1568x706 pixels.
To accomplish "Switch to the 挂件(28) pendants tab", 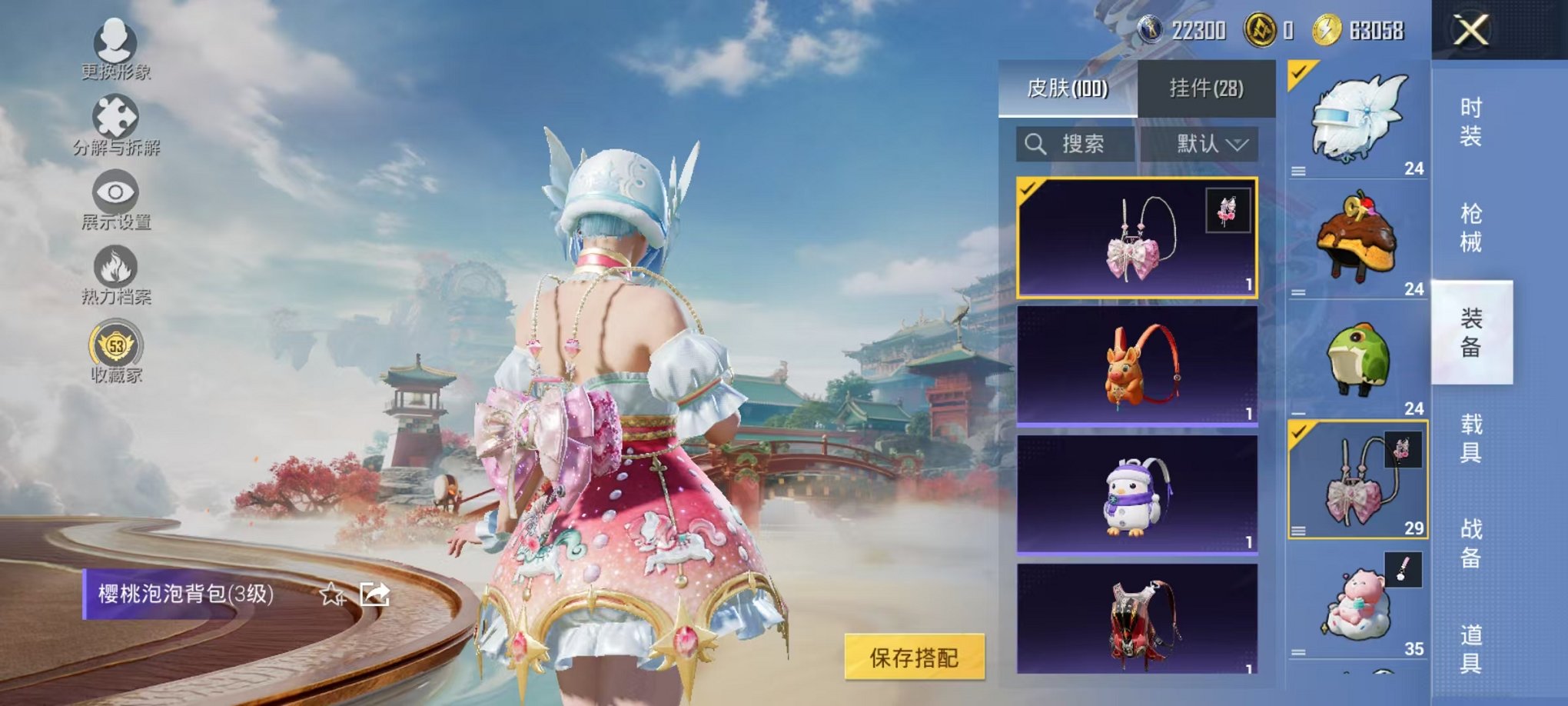I will [x=1207, y=87].
